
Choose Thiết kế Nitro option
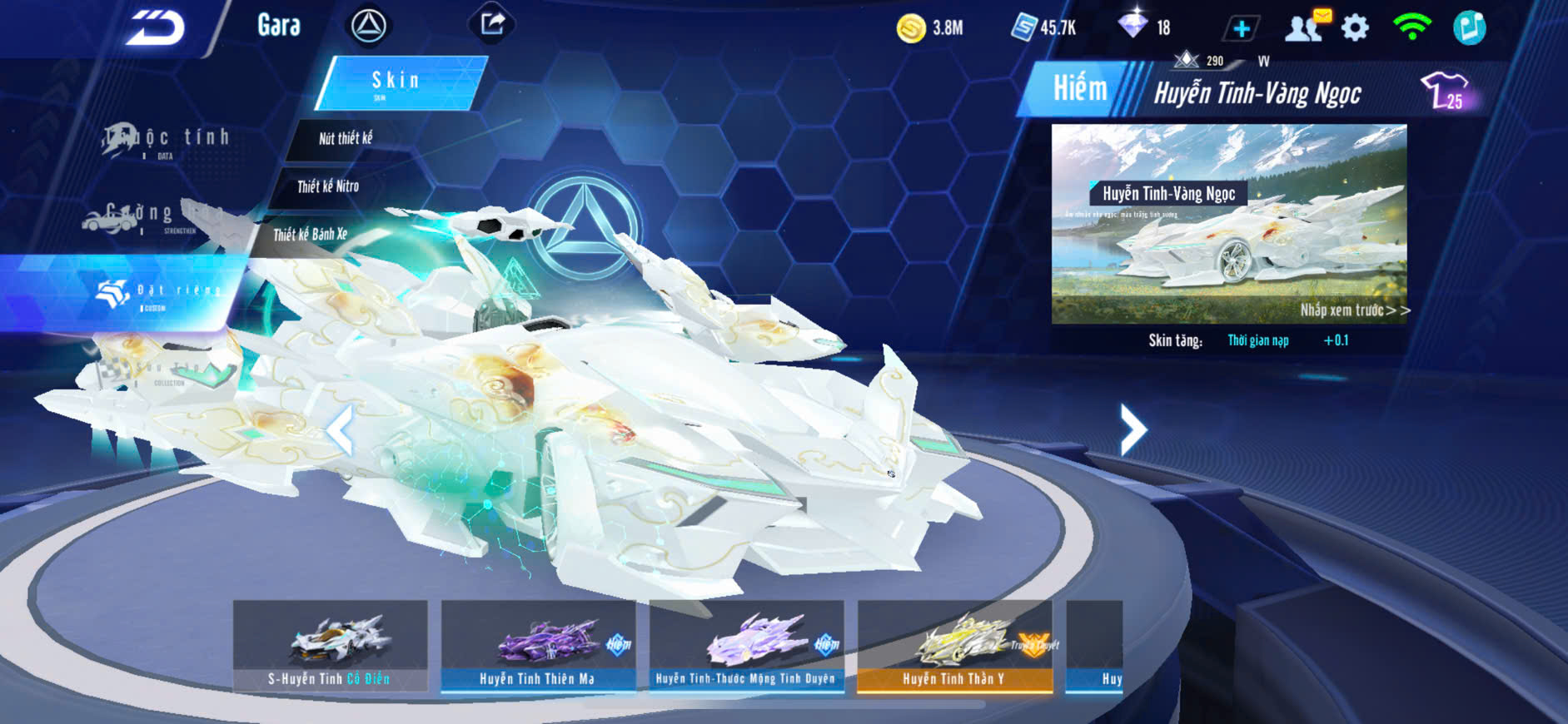coord(328,186)
